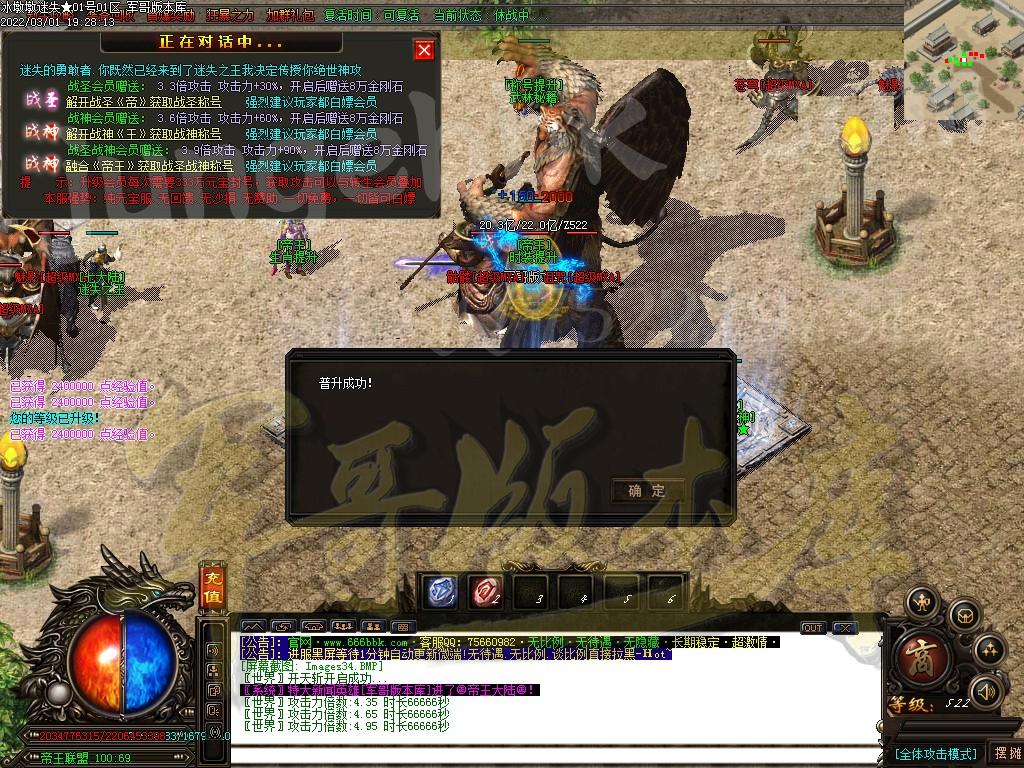This screenshot has height=768, width=1024.
Task: Switch the 全体攻击模式 attack mode
Action: pyautogui.click(x=935, y=753)
